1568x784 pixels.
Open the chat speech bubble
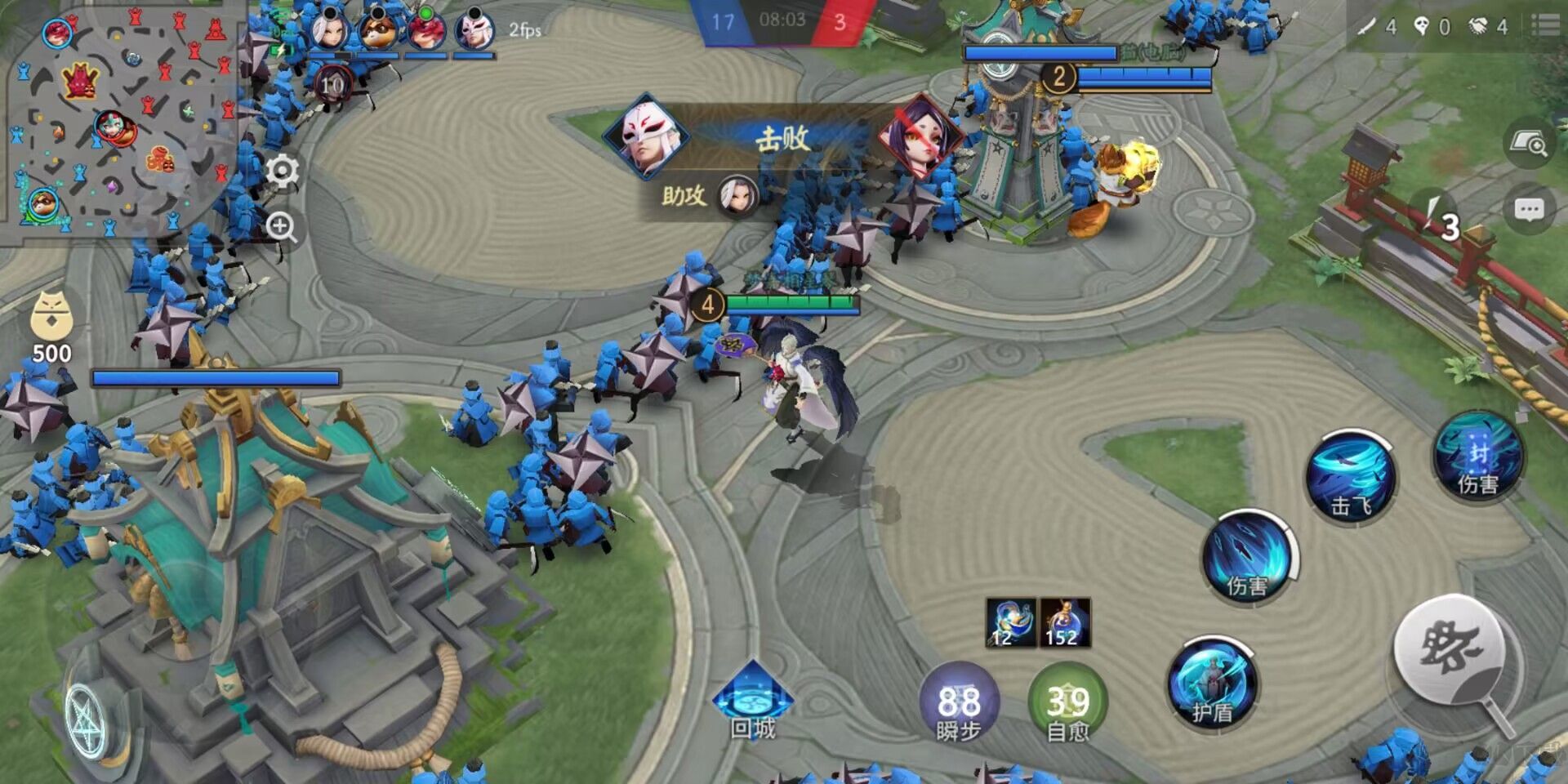tap(1529, 210)
